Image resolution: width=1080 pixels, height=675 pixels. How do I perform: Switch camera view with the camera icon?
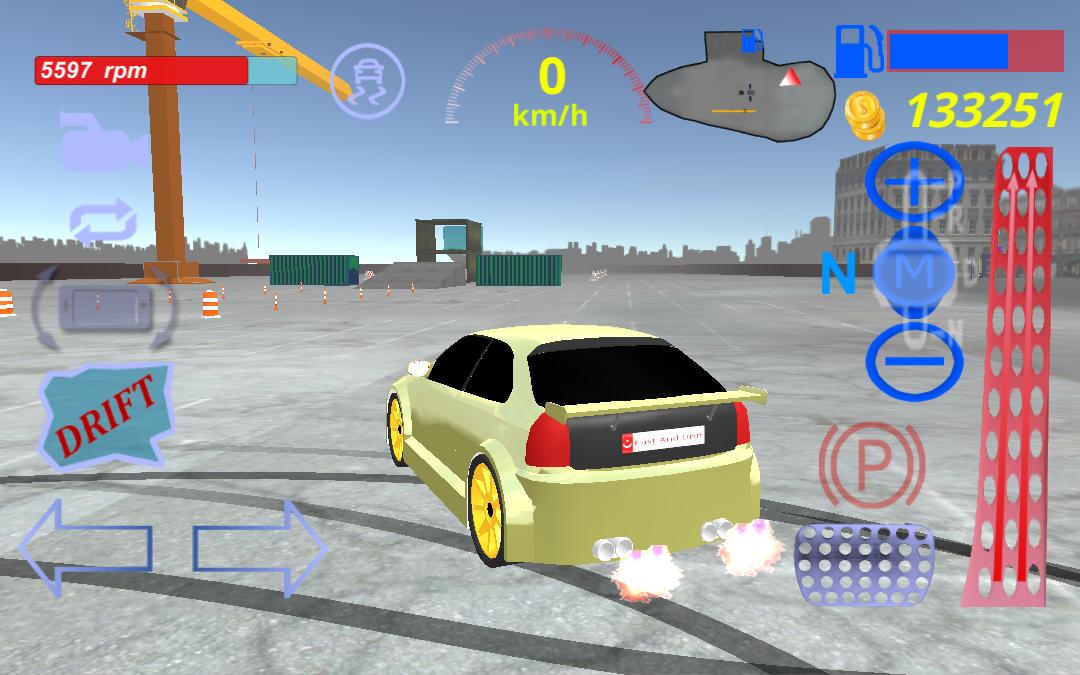pos(103,142)
